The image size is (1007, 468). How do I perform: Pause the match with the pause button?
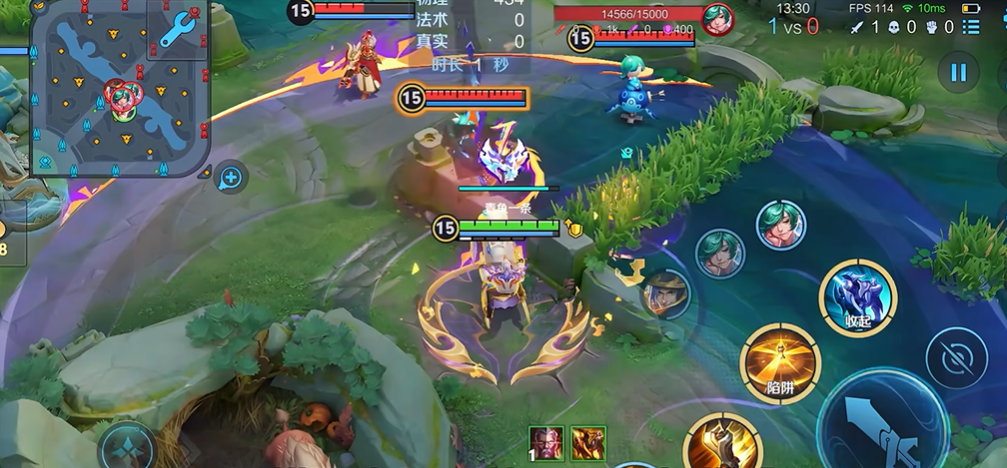(958, 72)
